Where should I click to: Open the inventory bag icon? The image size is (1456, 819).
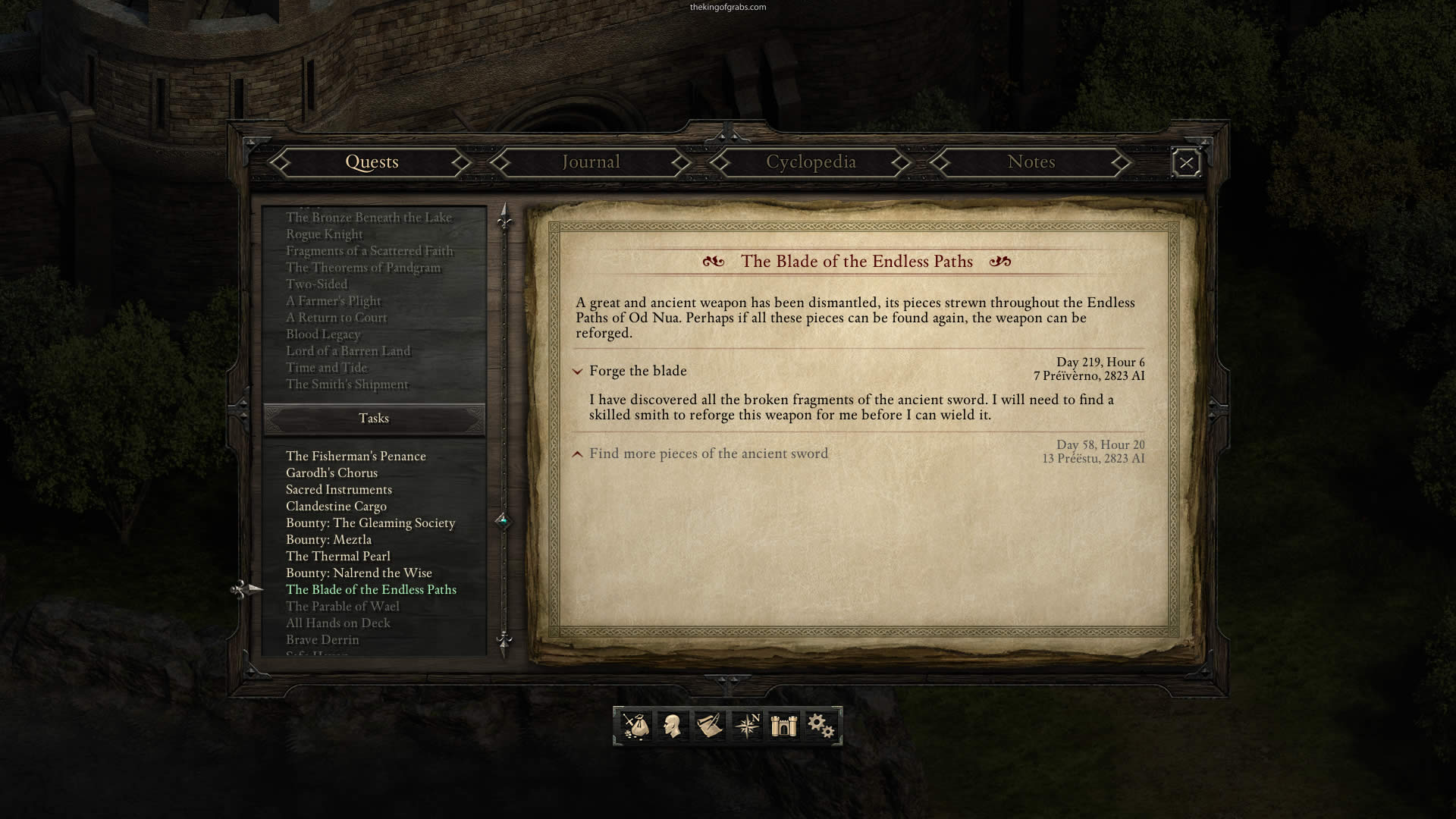point(635,726)
